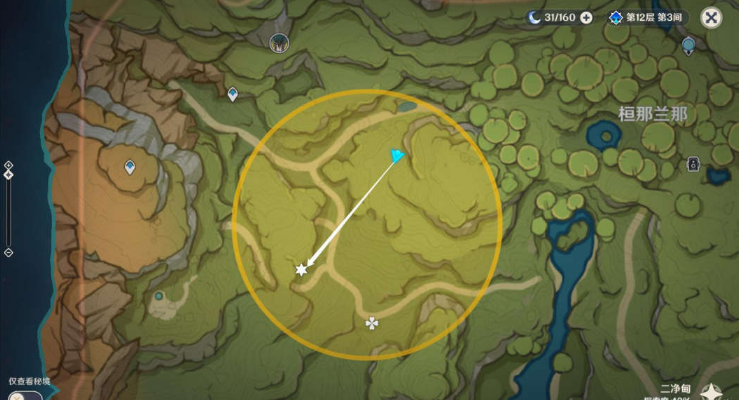Image resolution: width=739 pixels, height=400 pixels.
Task: Close the map screen
Action: pos(711,17)
